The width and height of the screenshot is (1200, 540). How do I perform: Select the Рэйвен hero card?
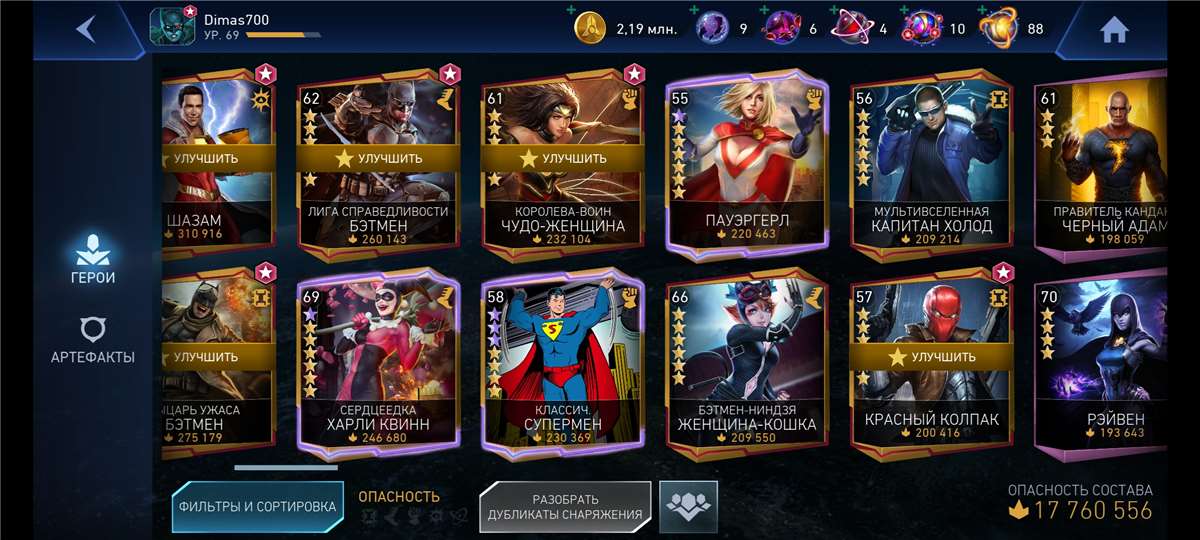point(1100,365)
